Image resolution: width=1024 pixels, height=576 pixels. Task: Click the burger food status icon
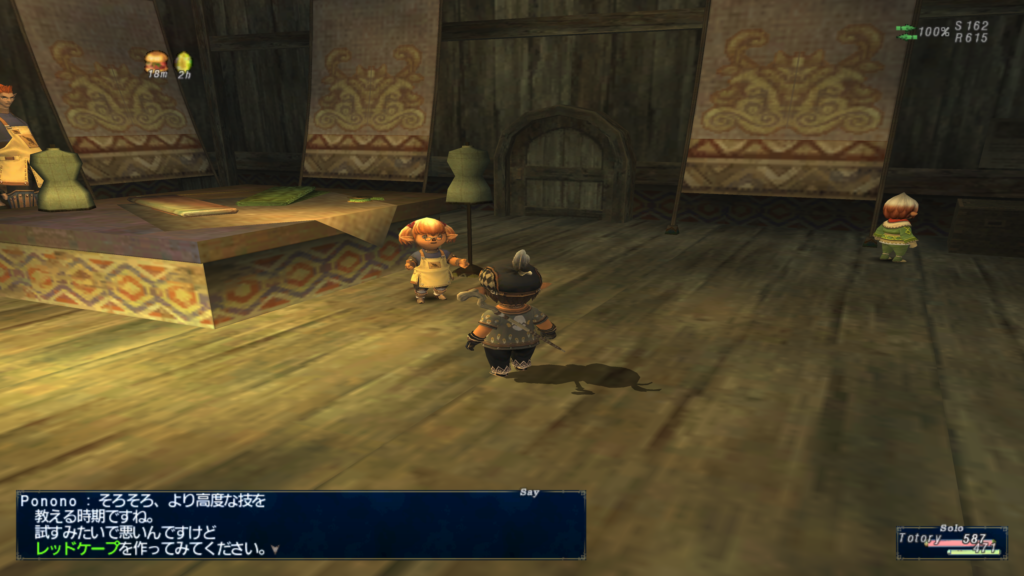[x=156, y=62]
